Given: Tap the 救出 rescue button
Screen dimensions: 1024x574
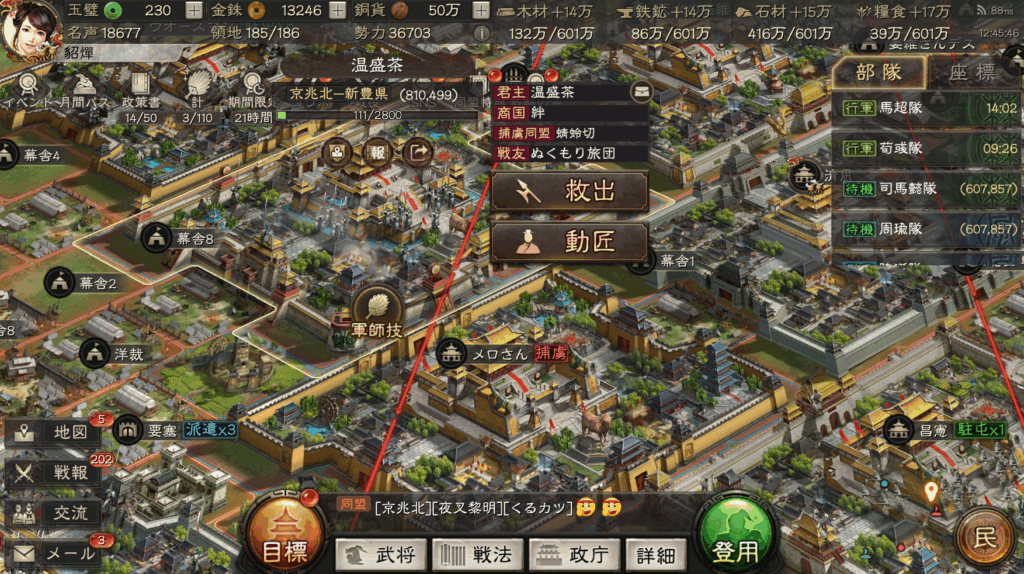Looking at the screenshot, I should point(568,191).
